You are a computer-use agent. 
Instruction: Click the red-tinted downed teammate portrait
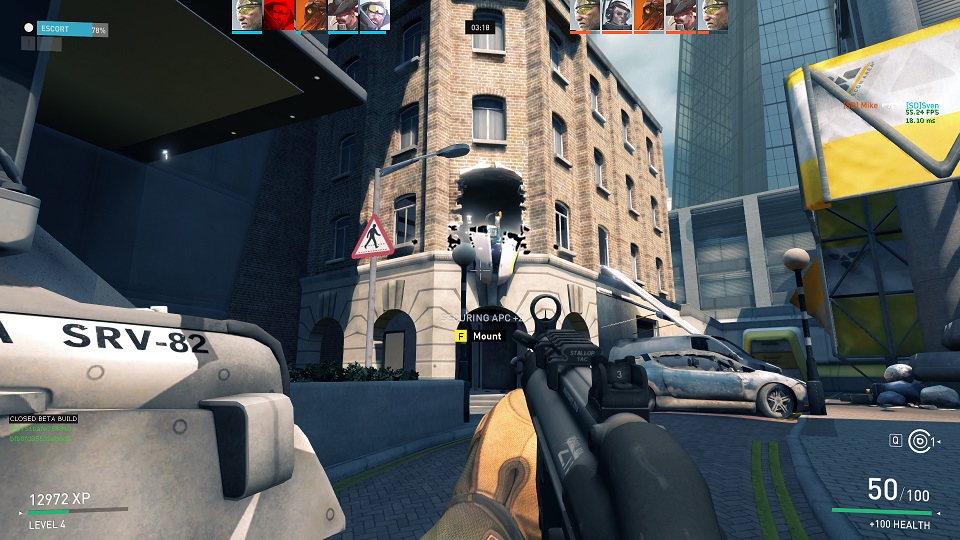(x=279, y=15)
